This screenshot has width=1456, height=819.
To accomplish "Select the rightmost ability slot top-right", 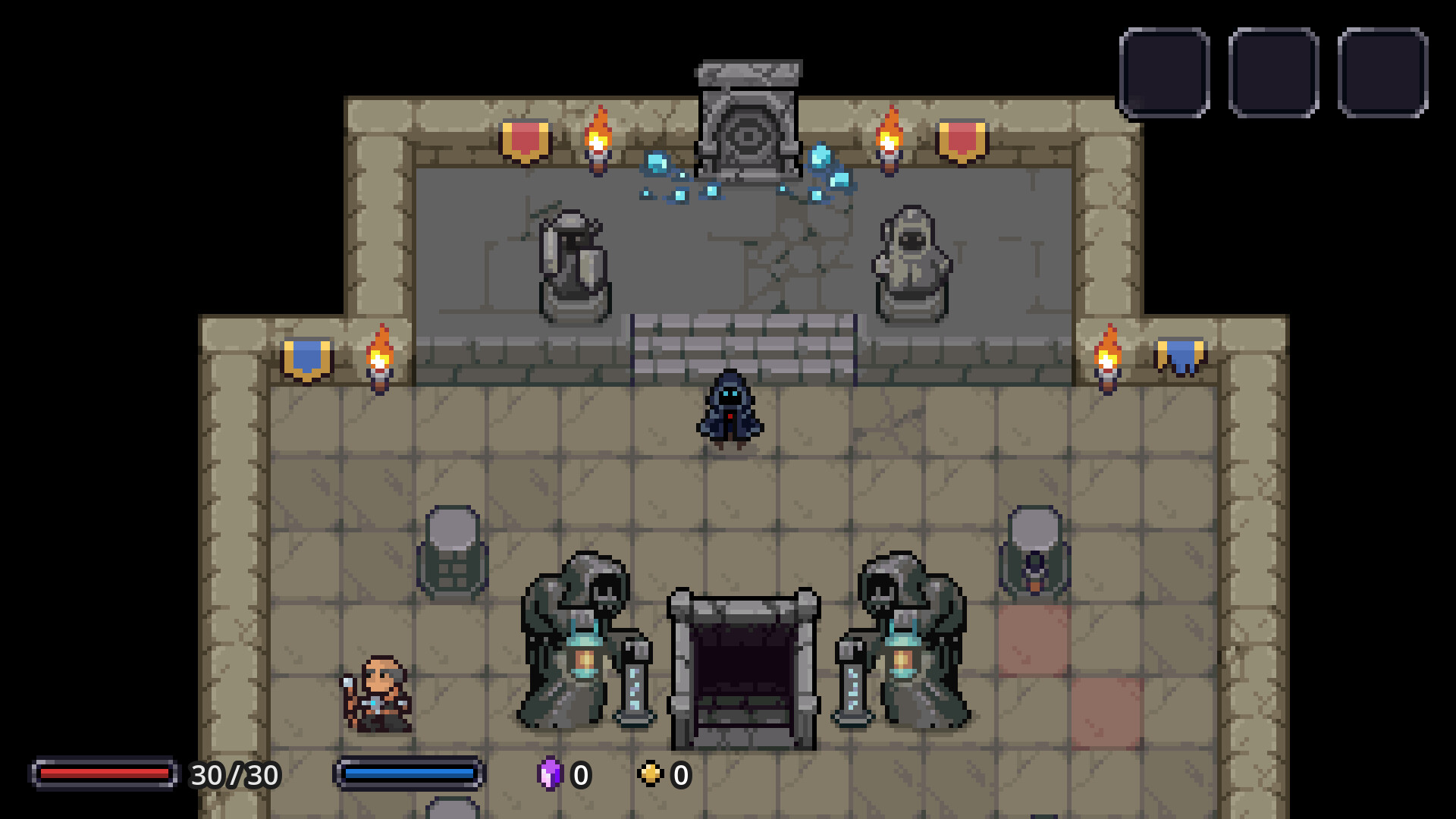I will pos(1383,72).
